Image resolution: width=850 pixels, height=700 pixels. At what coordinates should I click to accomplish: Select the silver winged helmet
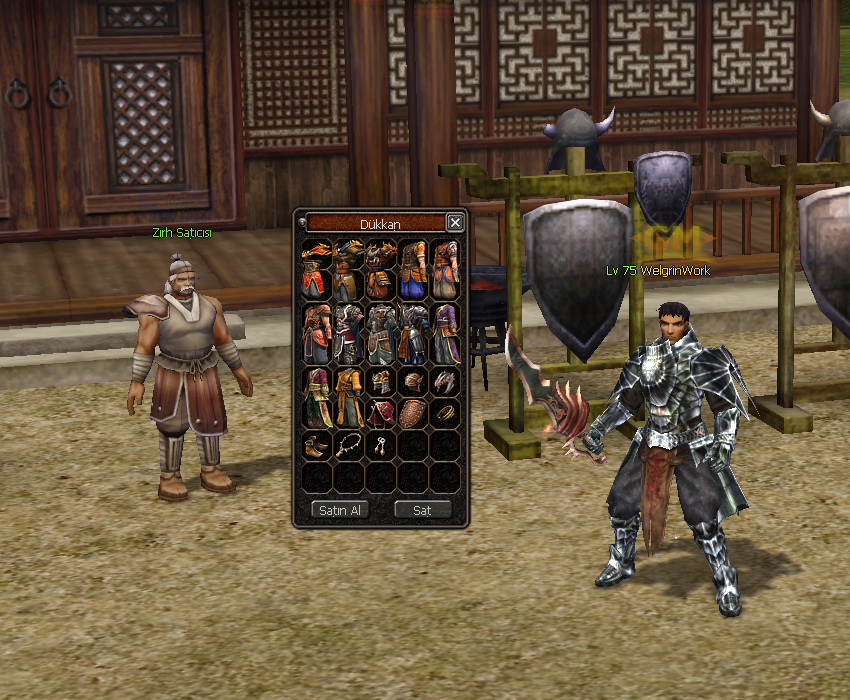coord(445,380)
